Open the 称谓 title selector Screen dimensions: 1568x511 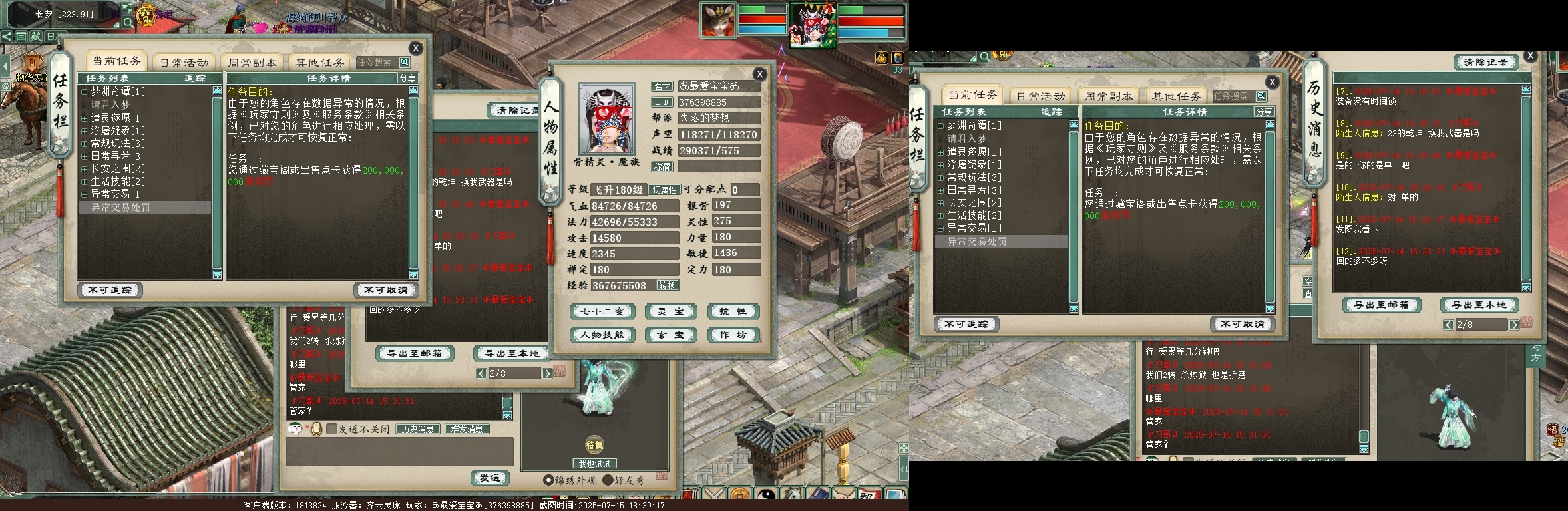click(662, 167)
